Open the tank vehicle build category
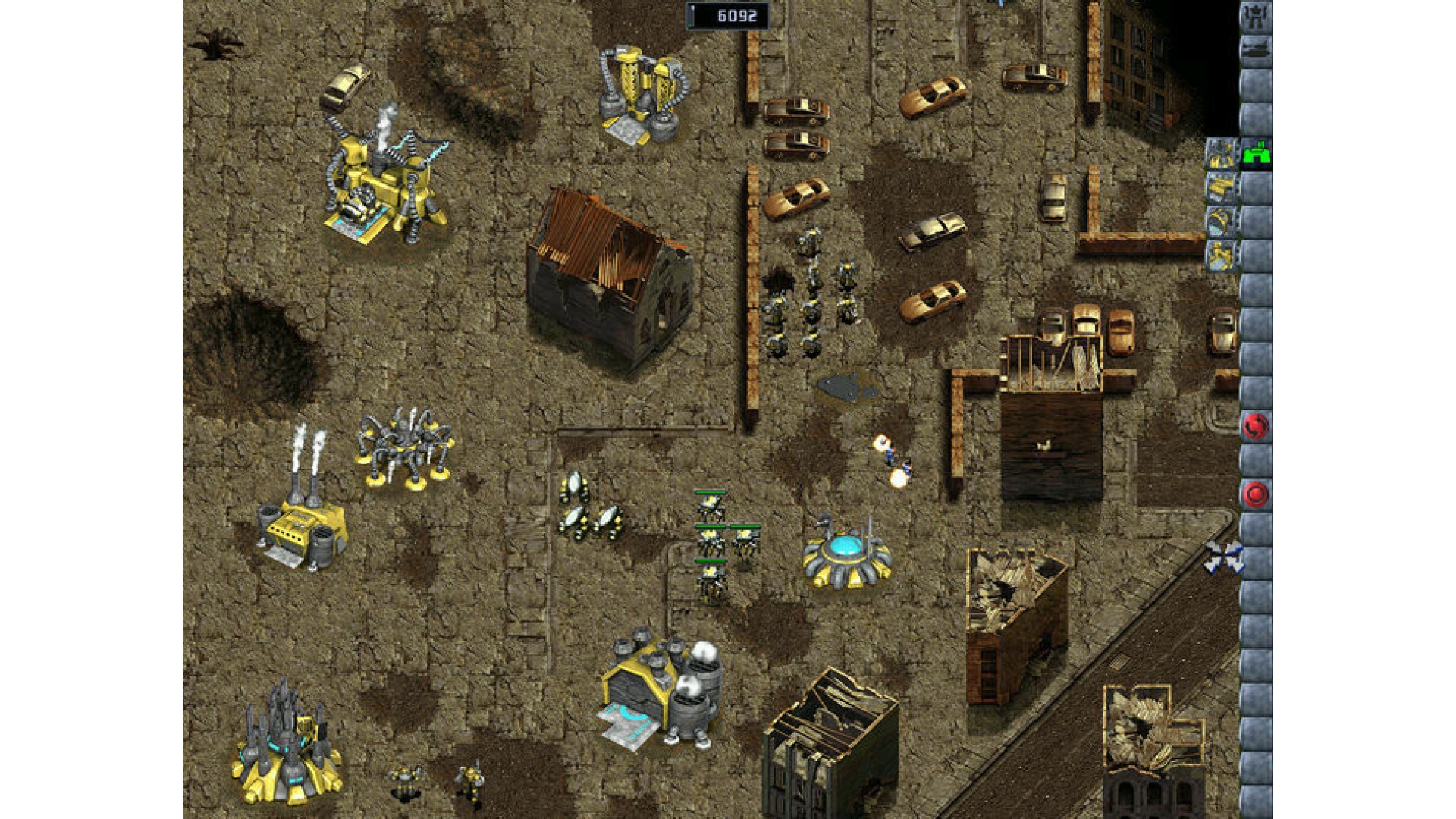The width and height of the screenshot is (1456, 819). [1256, 50]
